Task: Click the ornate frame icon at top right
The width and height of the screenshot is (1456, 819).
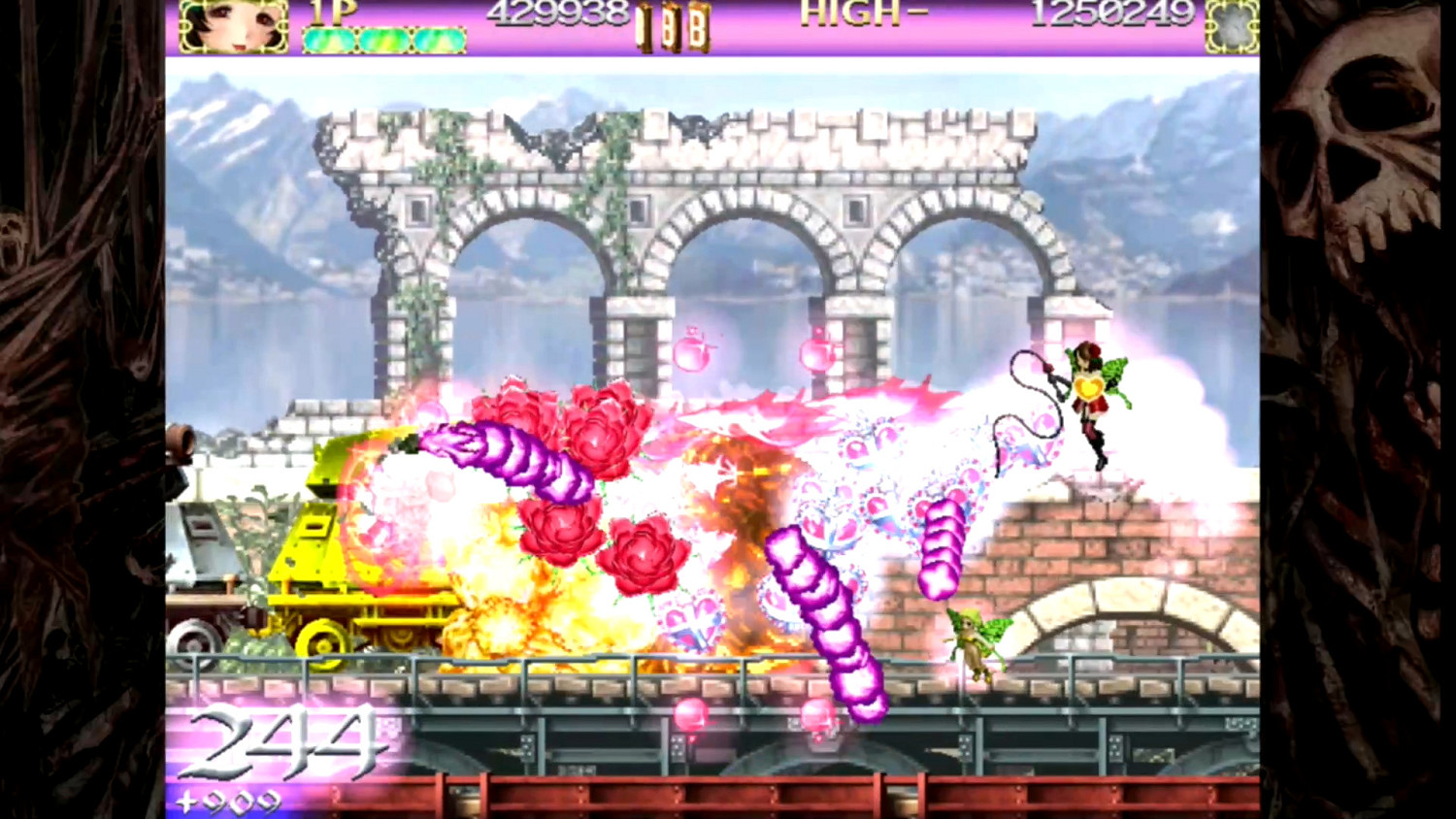Action: (1234, 26)
